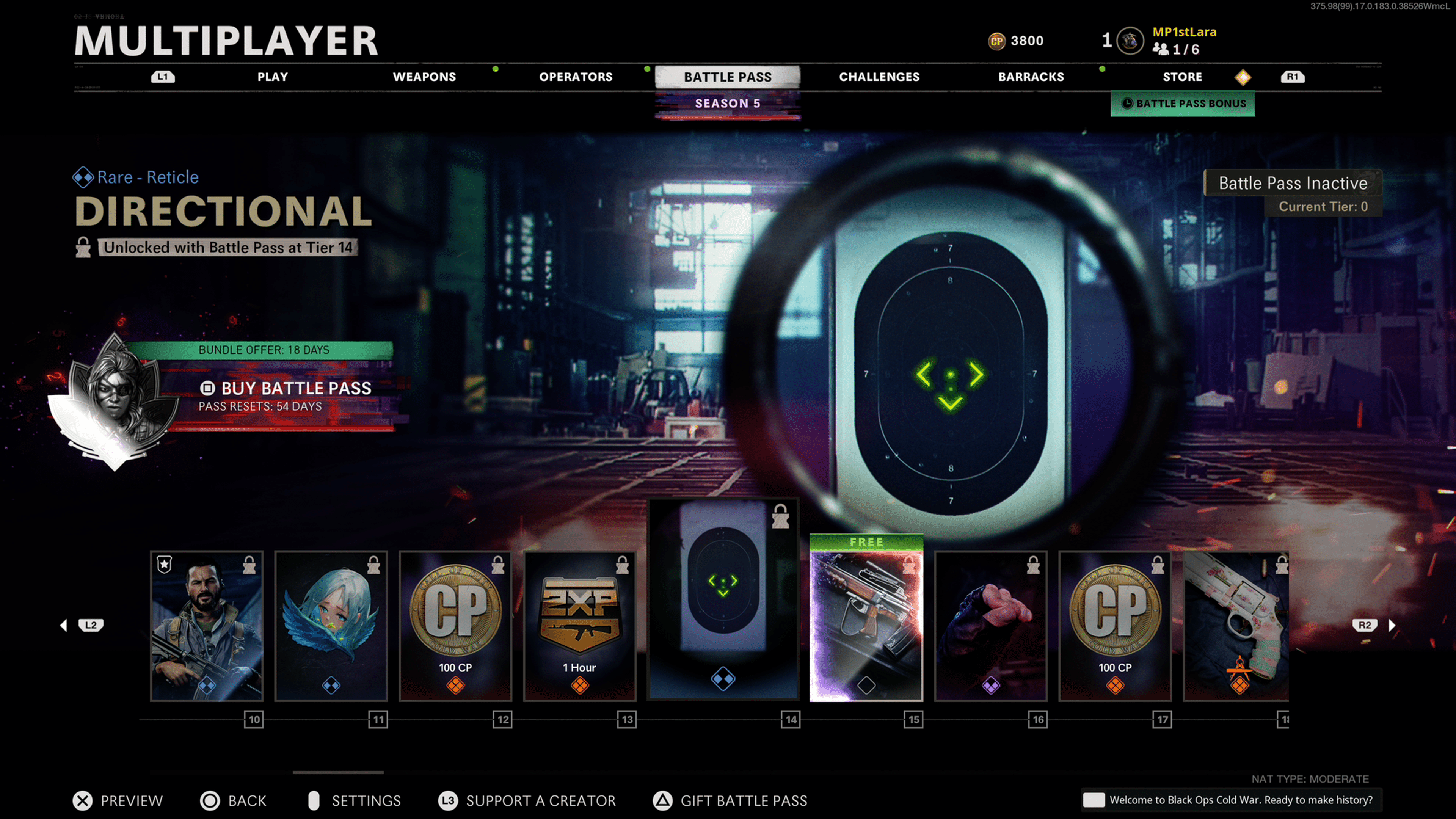Viewport: 1456px width, 819px height.
Task: Switch to the Barracks tab
Action: point(1031,77)
